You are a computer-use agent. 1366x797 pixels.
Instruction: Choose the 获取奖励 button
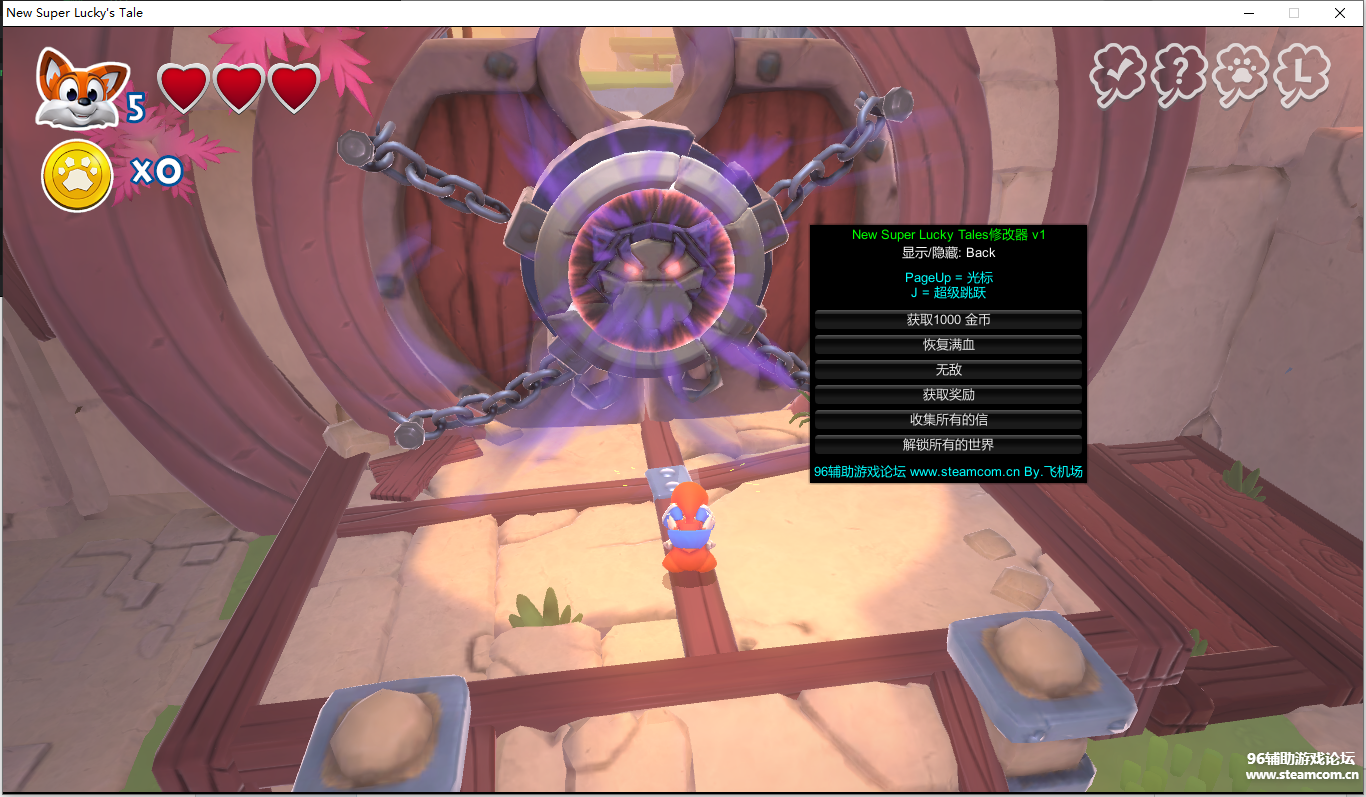(948, 395)
